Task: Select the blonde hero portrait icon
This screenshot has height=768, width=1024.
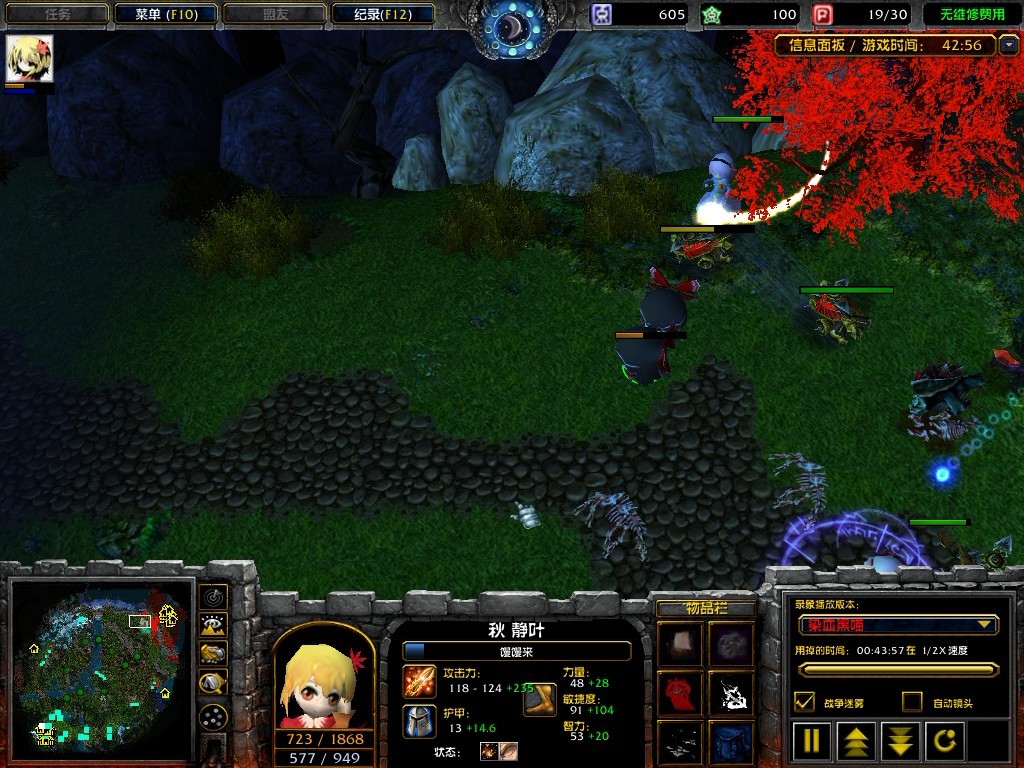Action: pyautogui.click(x=29, y=60)
